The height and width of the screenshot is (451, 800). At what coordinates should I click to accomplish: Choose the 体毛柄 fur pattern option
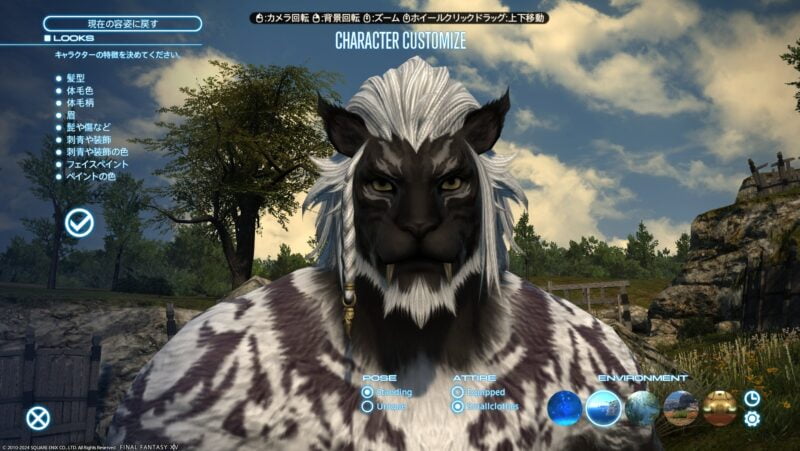(x=82, y=102)
